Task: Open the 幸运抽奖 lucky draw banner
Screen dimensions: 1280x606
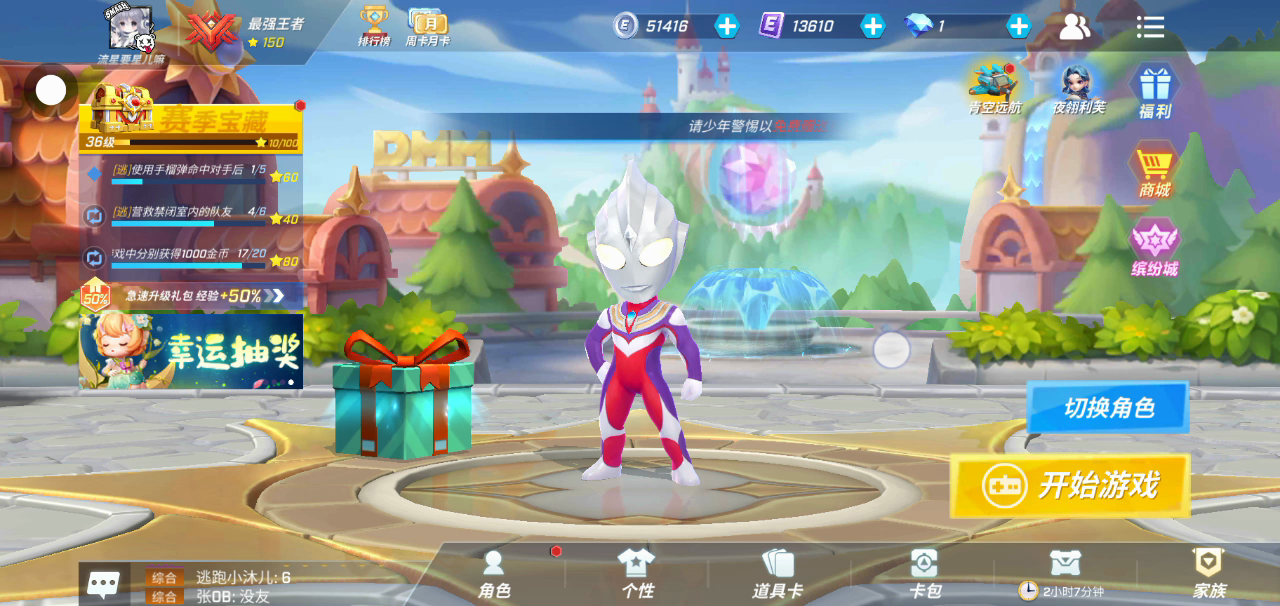Action: [191, 351]
